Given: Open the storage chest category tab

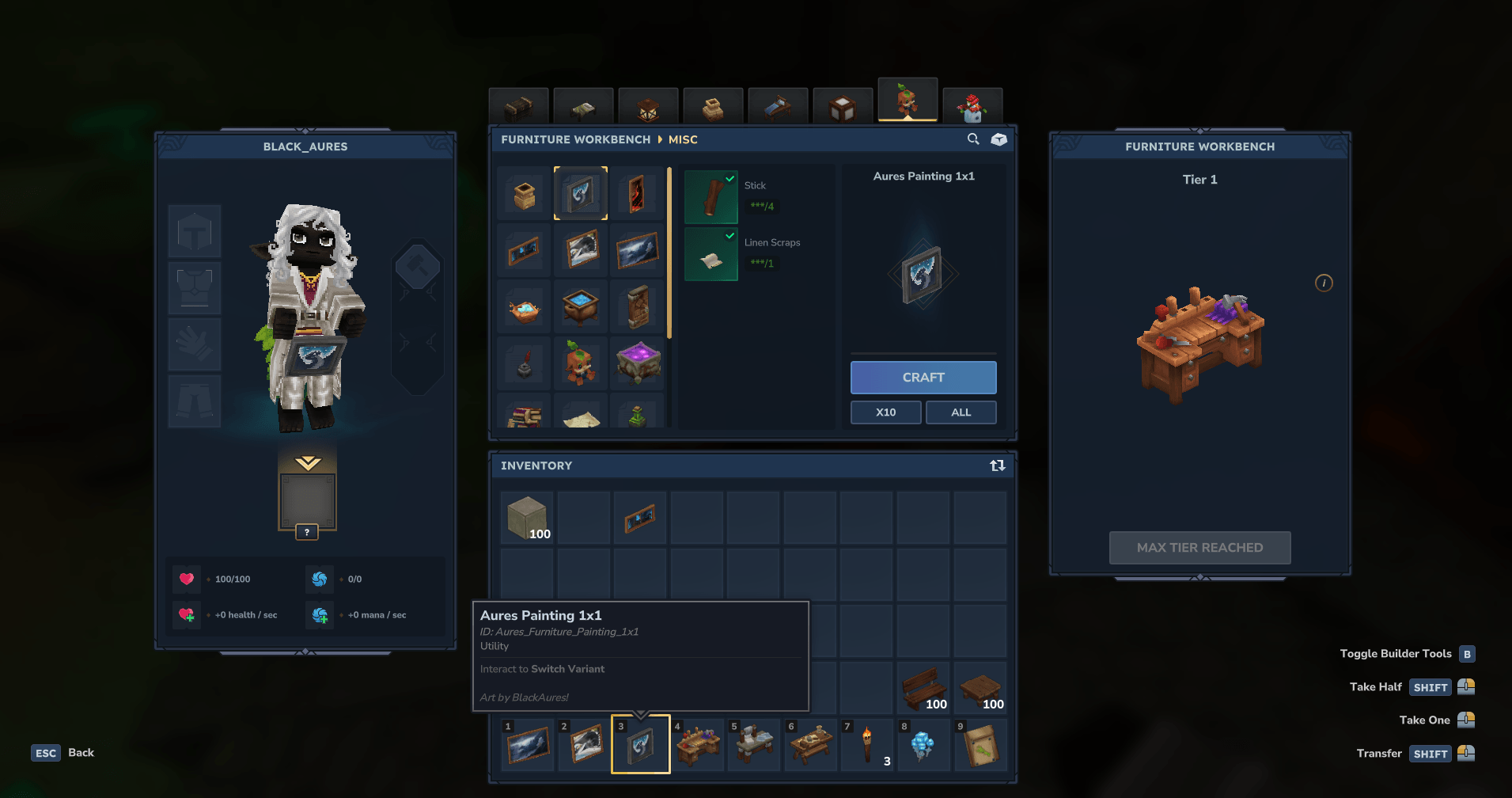Looking at the screenshot, I should coord(518,105).
